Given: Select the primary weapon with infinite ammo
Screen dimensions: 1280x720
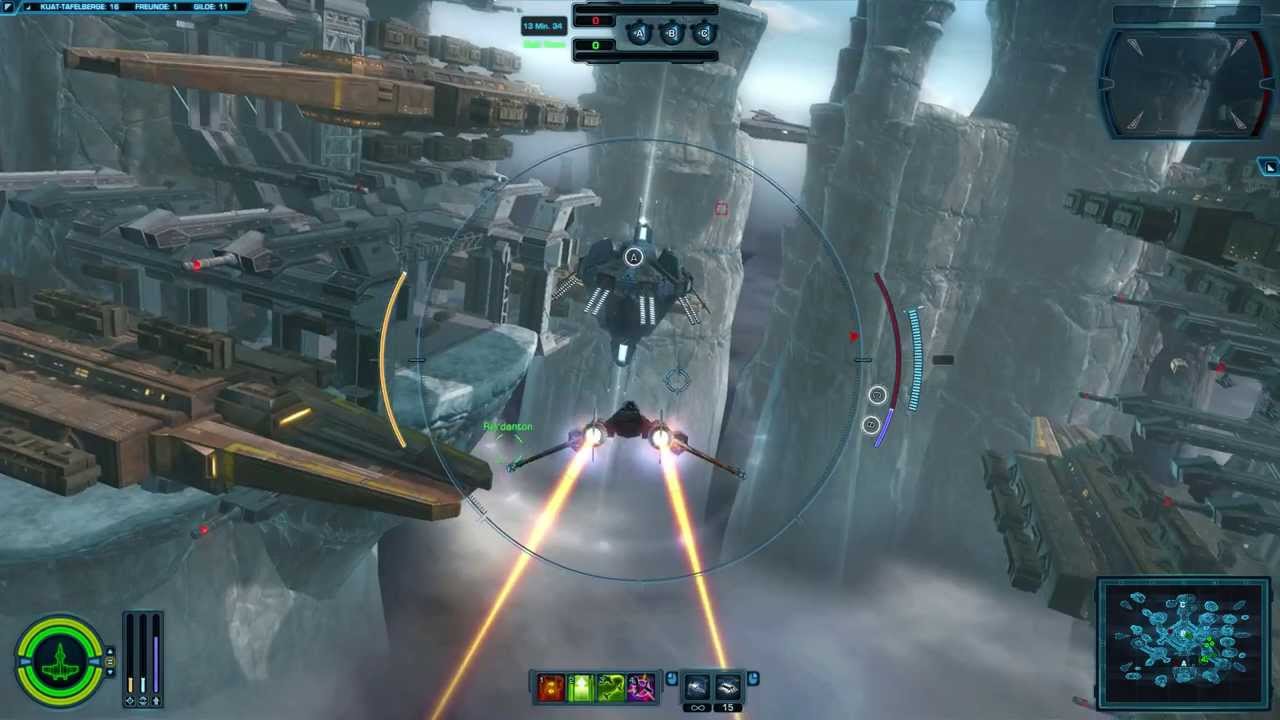Looking at the screenshot, I should point(698,687).
